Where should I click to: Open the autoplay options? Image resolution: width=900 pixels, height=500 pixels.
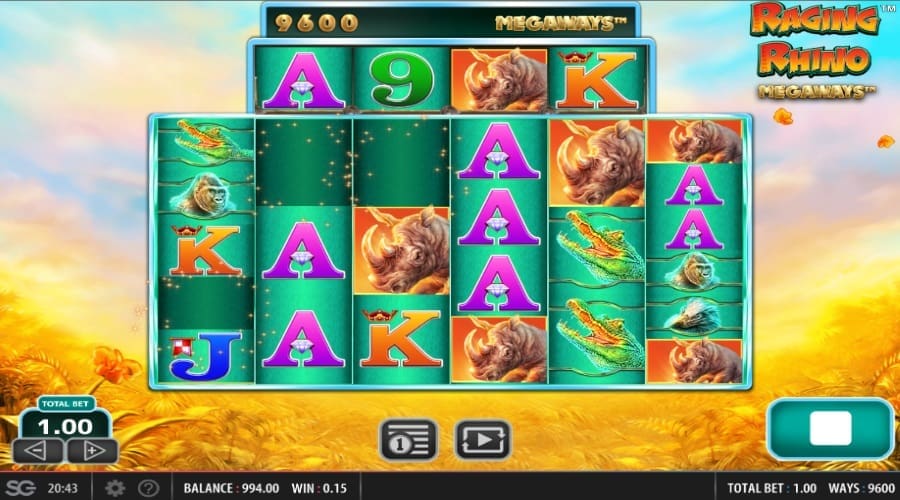[483, 439]
